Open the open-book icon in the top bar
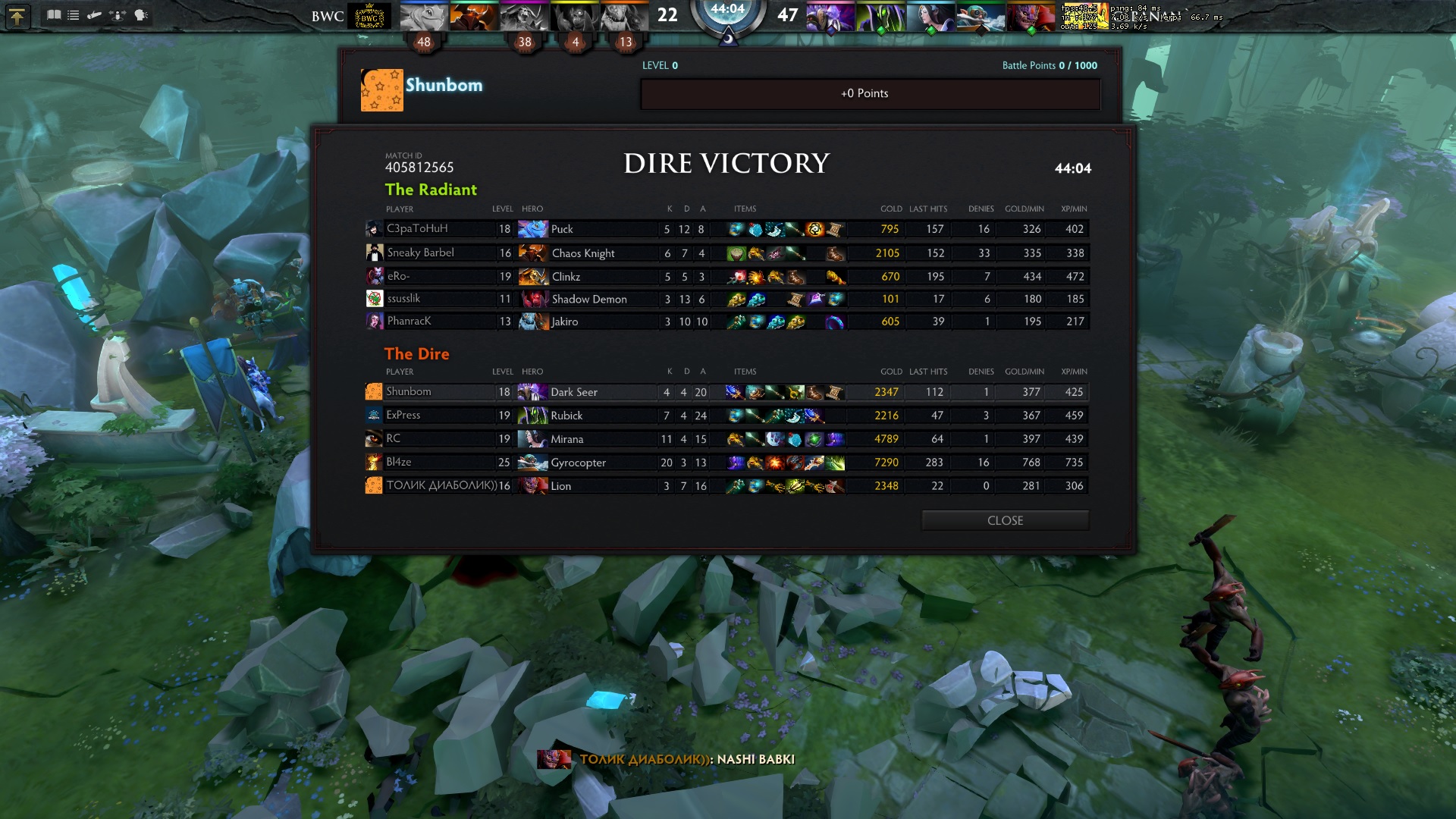The image size is (1456, 819). [54, 15]
